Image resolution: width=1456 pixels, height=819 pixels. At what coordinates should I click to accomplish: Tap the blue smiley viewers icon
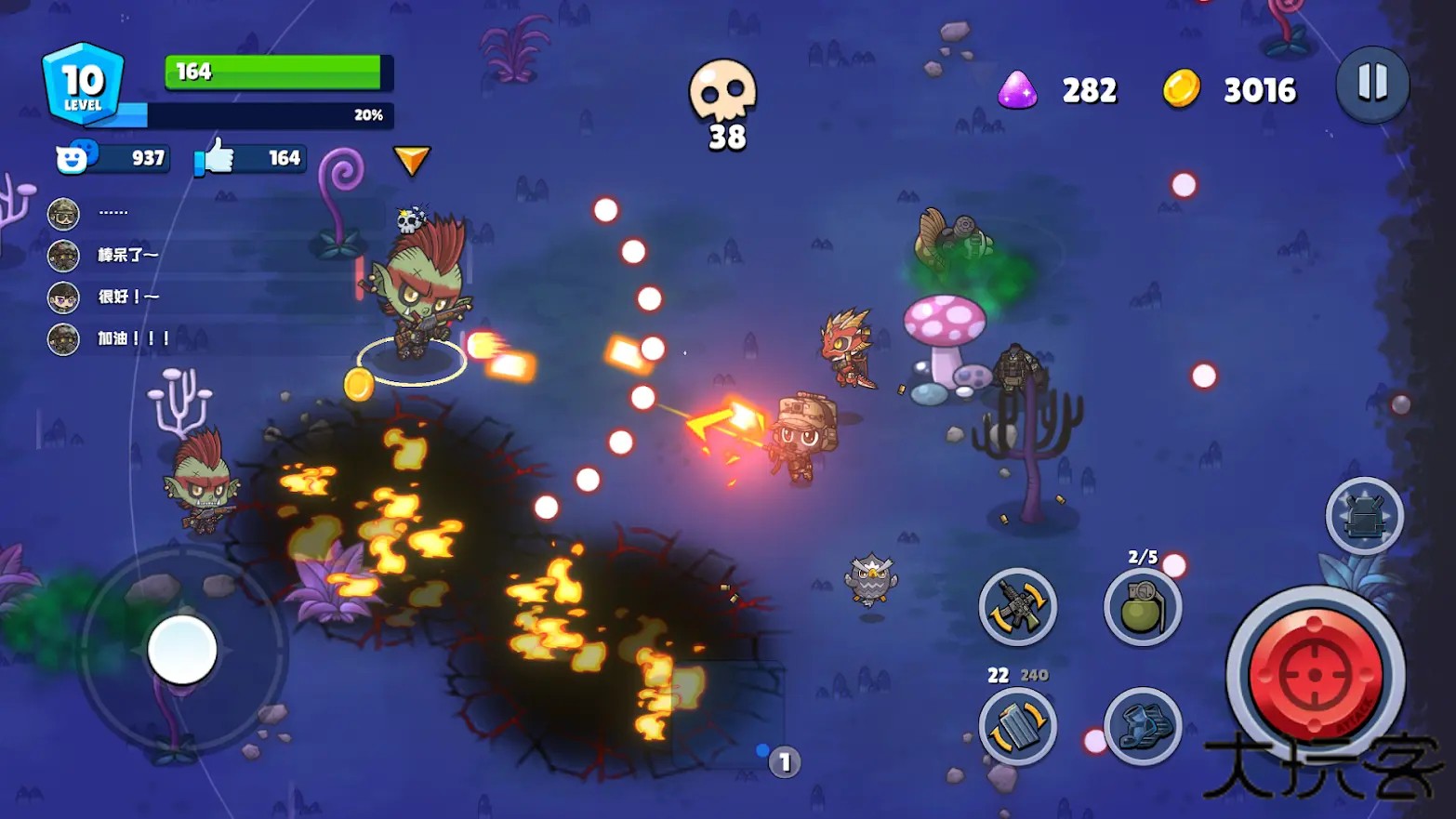[x=73, y=158]
